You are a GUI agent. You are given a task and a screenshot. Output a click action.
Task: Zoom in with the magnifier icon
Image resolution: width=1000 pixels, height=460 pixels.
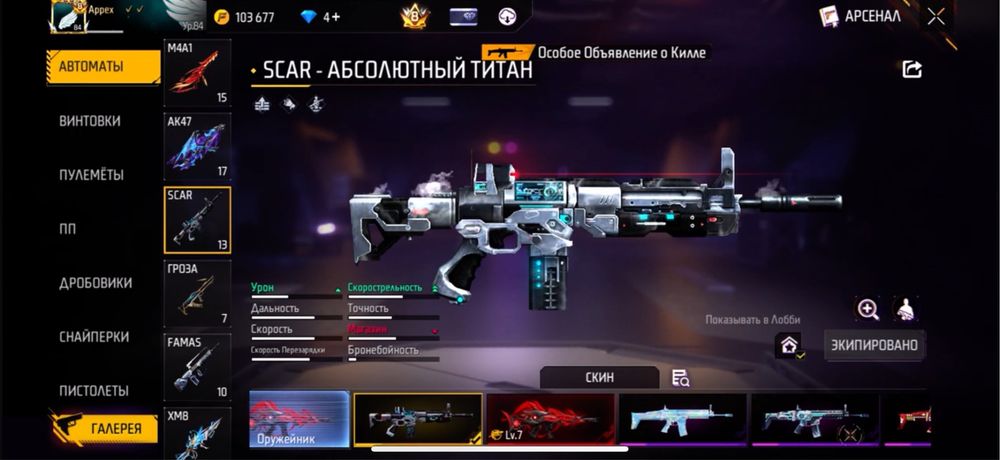pos(868,309)
